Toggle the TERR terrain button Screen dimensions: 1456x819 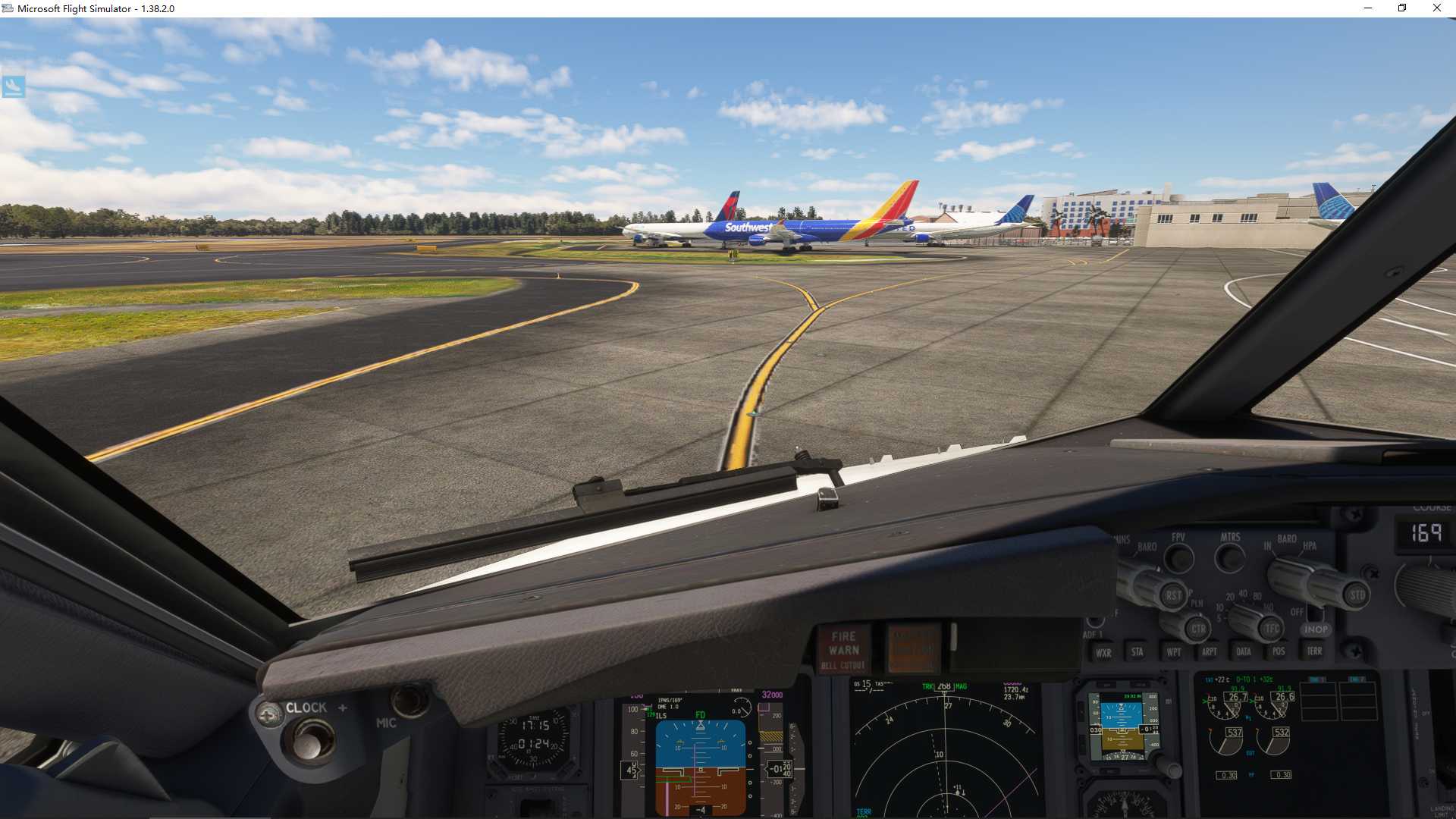coord(1314,651)
